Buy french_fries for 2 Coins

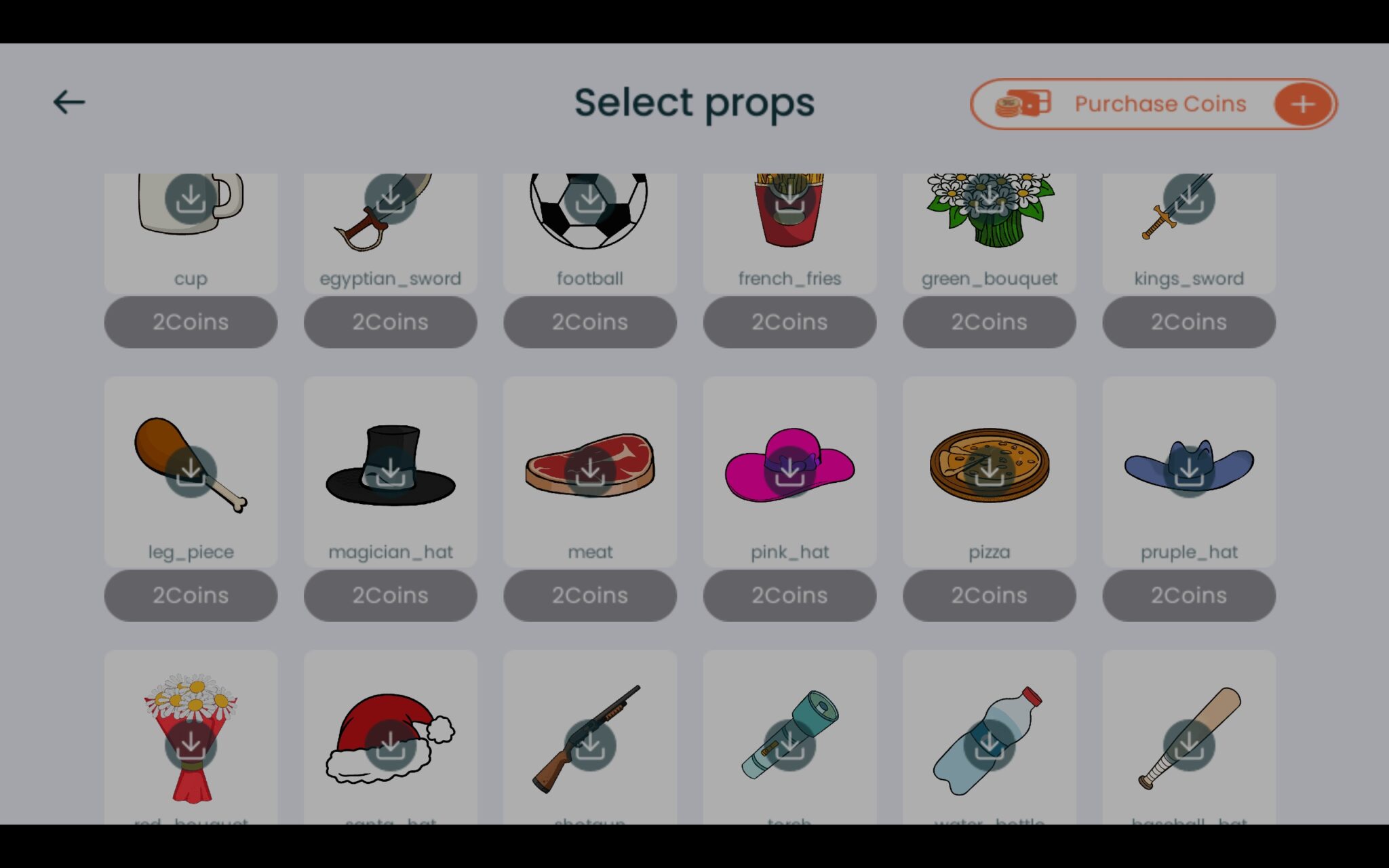[789, 322]
